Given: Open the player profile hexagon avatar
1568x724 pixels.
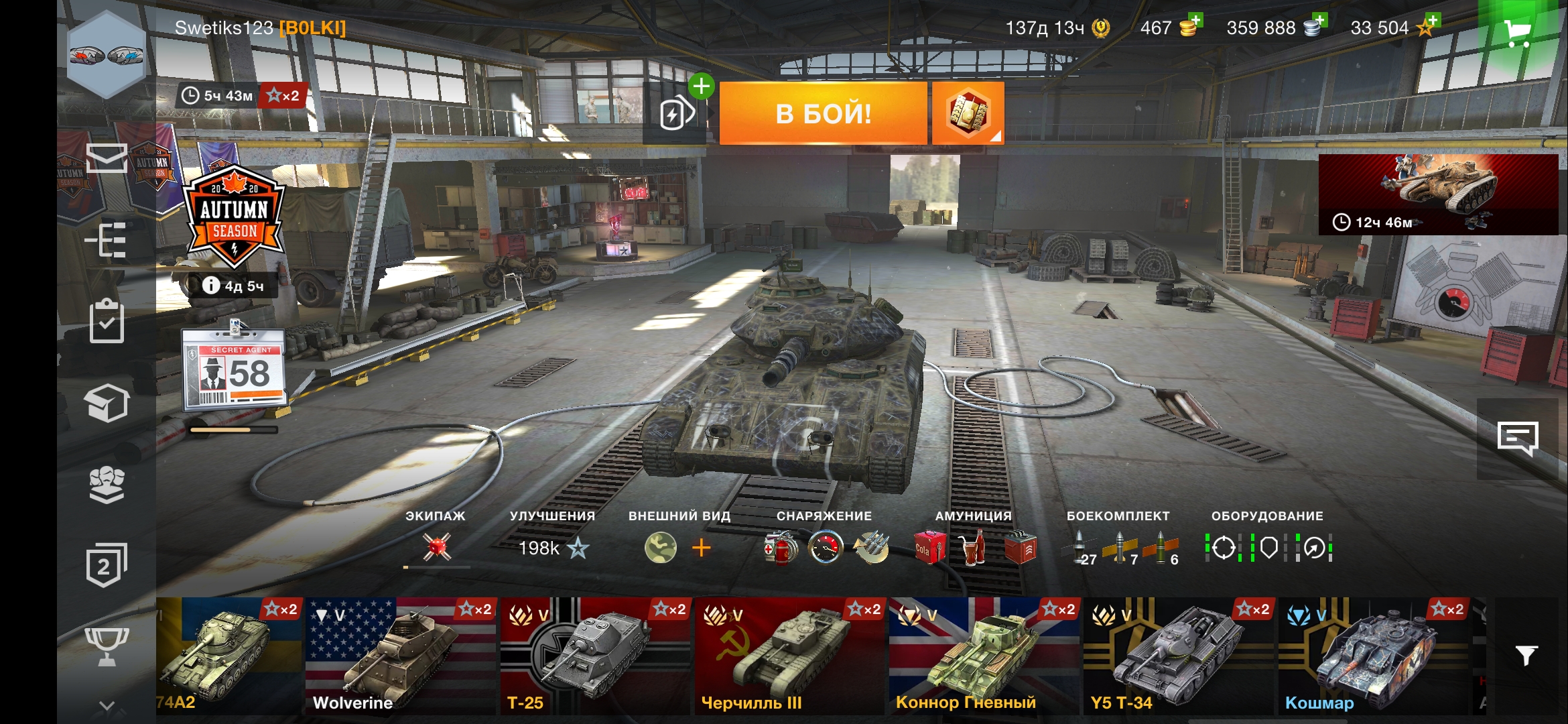Looking at the screenshot, I should pyautogui.click(x=107, y=56).
